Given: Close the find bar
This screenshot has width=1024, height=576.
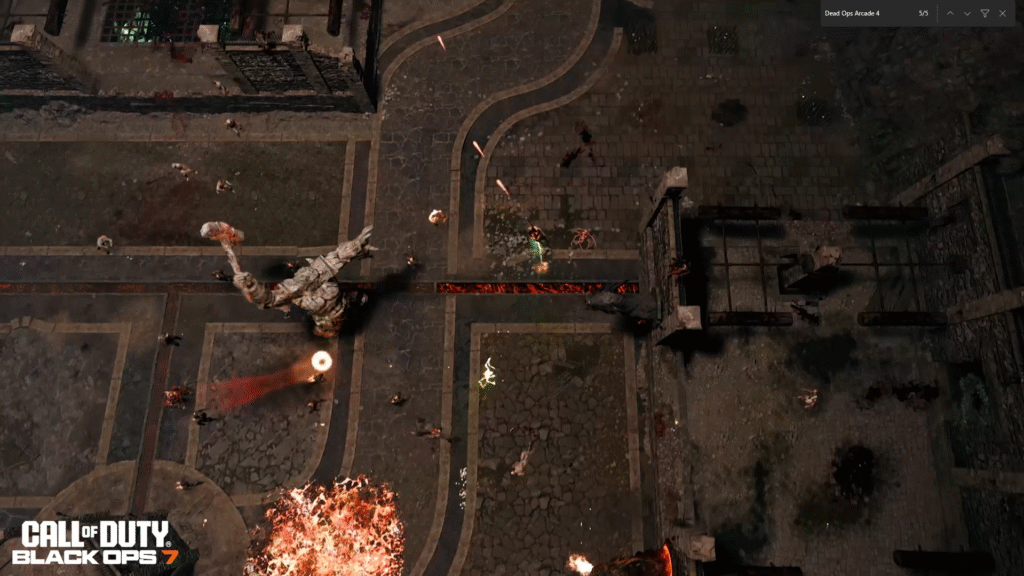Looking at the screenshot, I should pyautogui.click(x=1002, y=13).
